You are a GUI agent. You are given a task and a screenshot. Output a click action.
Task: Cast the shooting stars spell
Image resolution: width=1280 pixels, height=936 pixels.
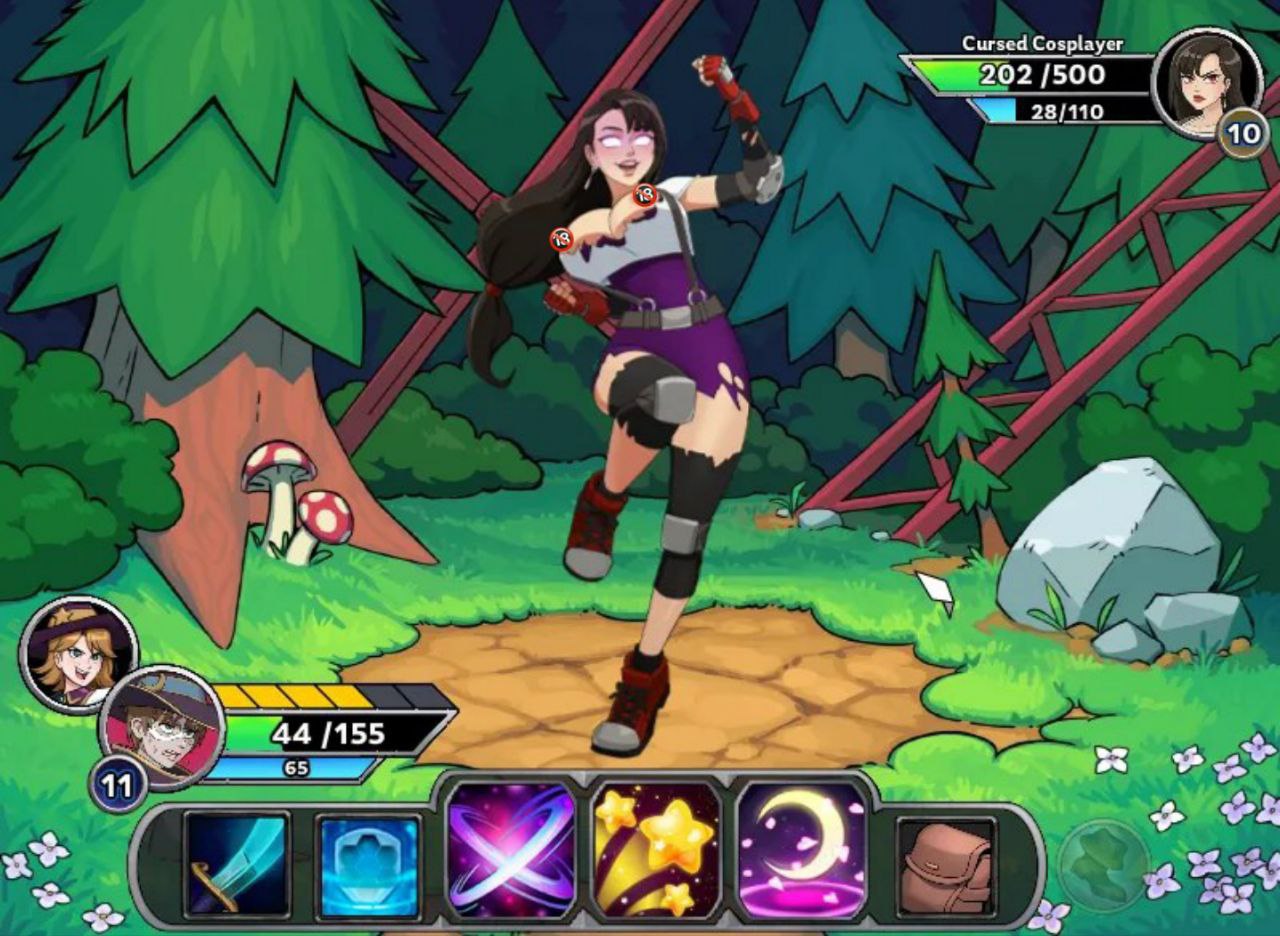[656, 849]
